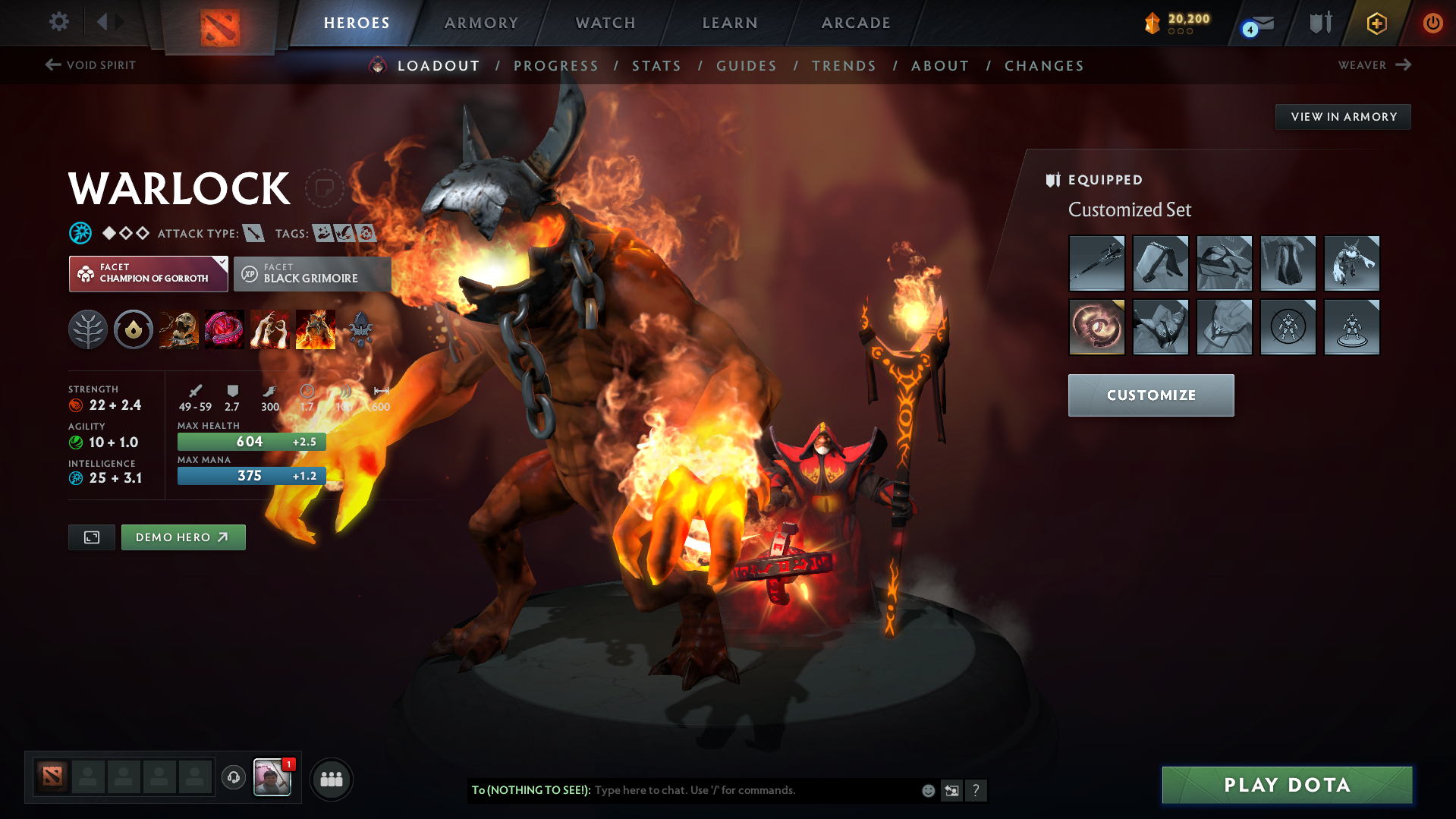Click the Aghanim's Shard facet circle icon
1456x819 pixels.
click(x=134, y=329)
